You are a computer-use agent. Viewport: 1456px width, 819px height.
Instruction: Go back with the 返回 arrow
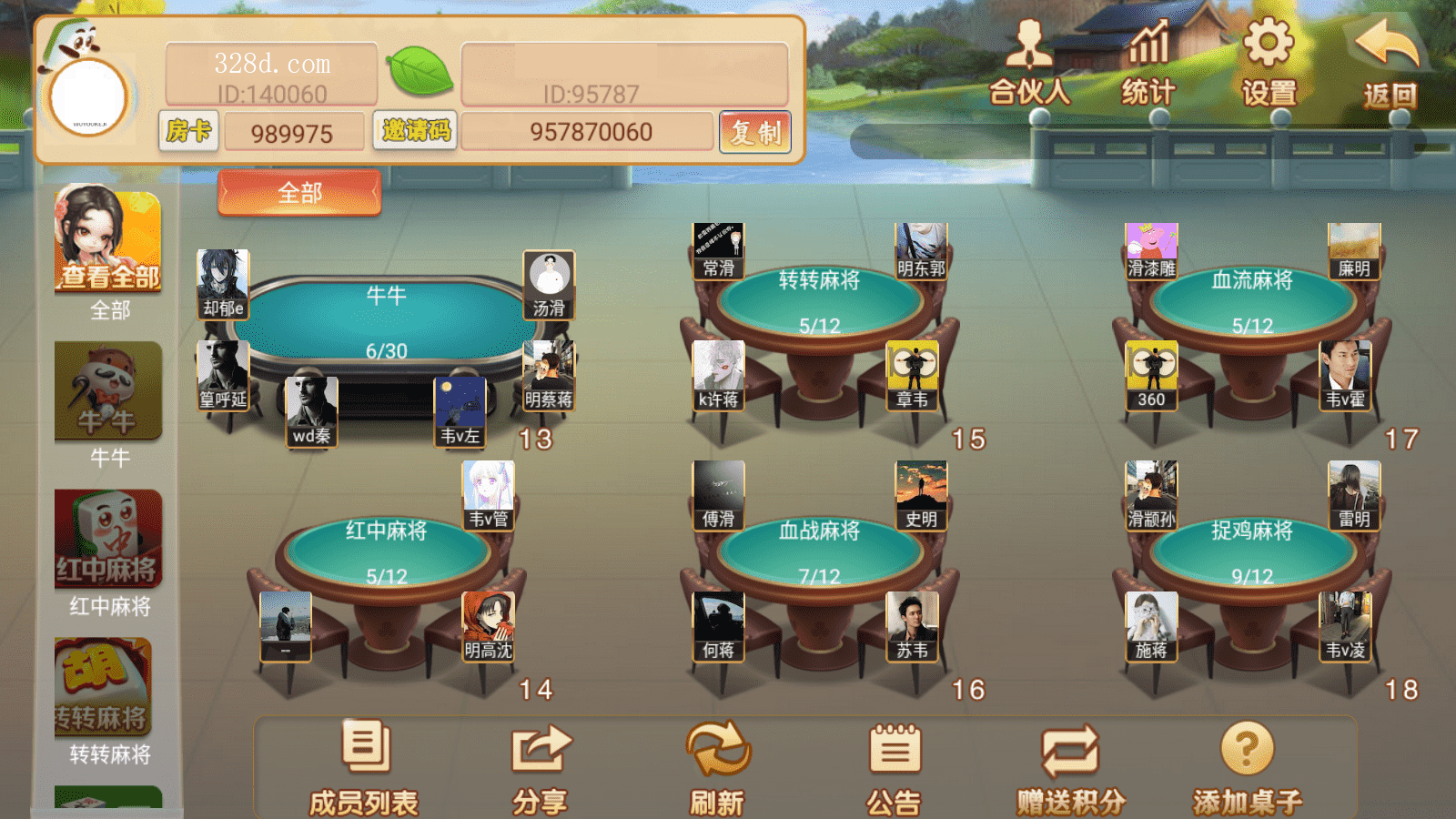(x=1389, y=62)
